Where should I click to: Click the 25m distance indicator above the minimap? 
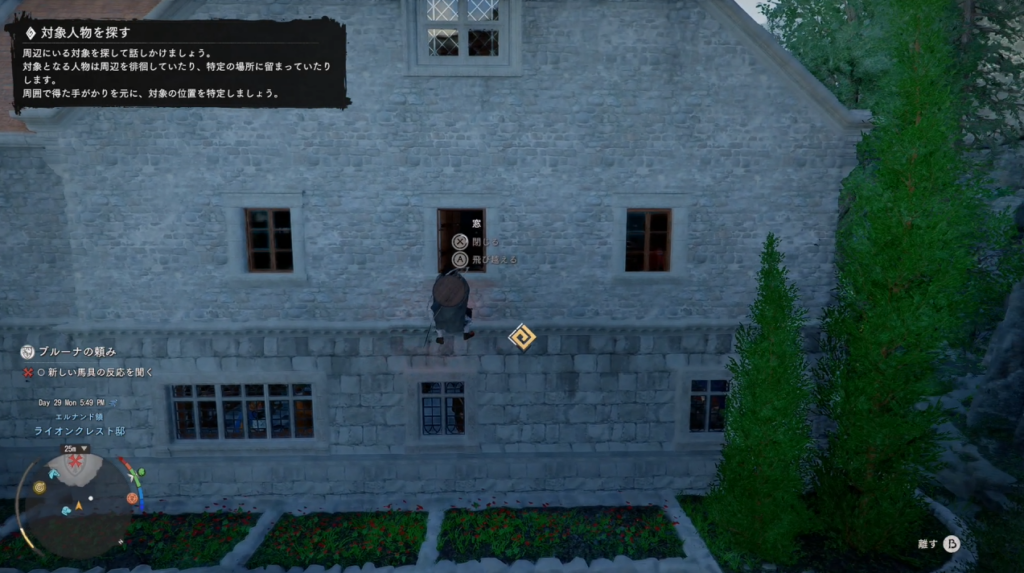71,449
